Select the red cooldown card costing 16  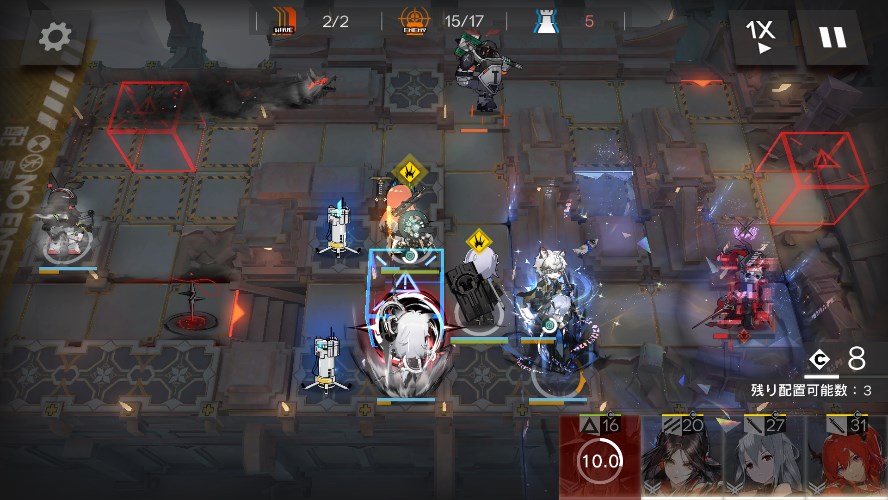(x=600, y=457)
